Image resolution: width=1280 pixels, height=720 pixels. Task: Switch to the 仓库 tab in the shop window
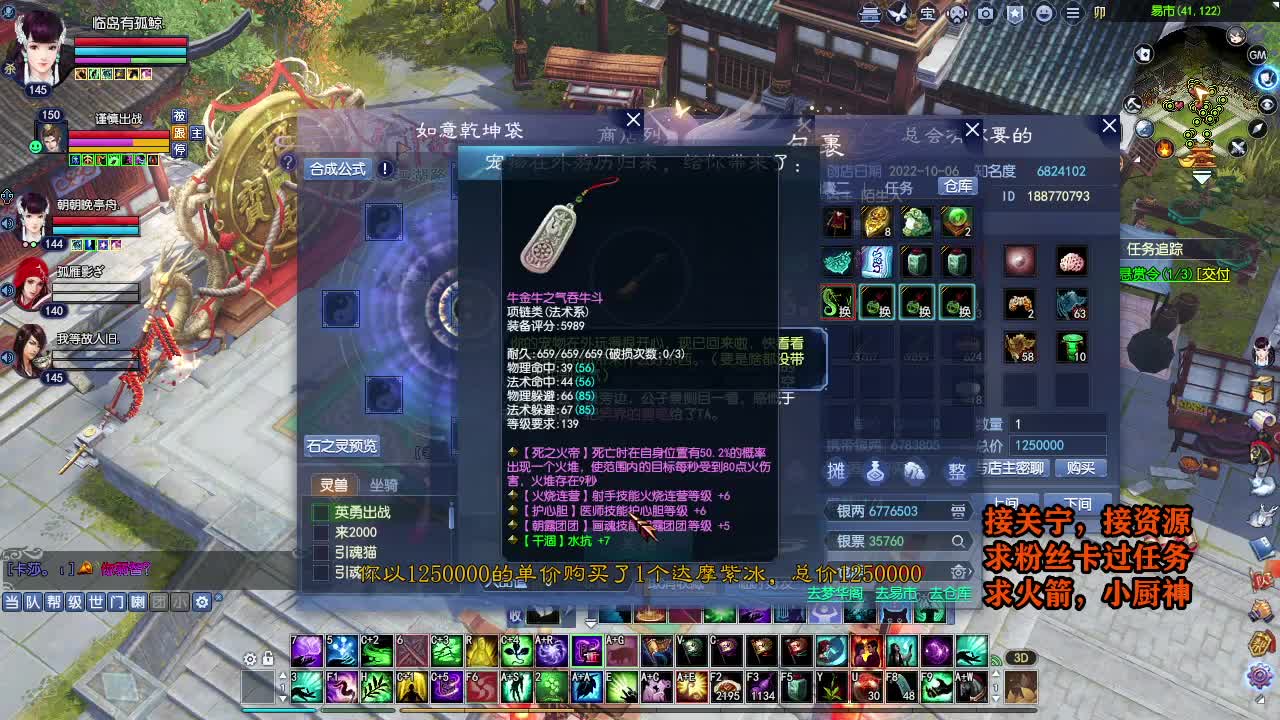957,186
